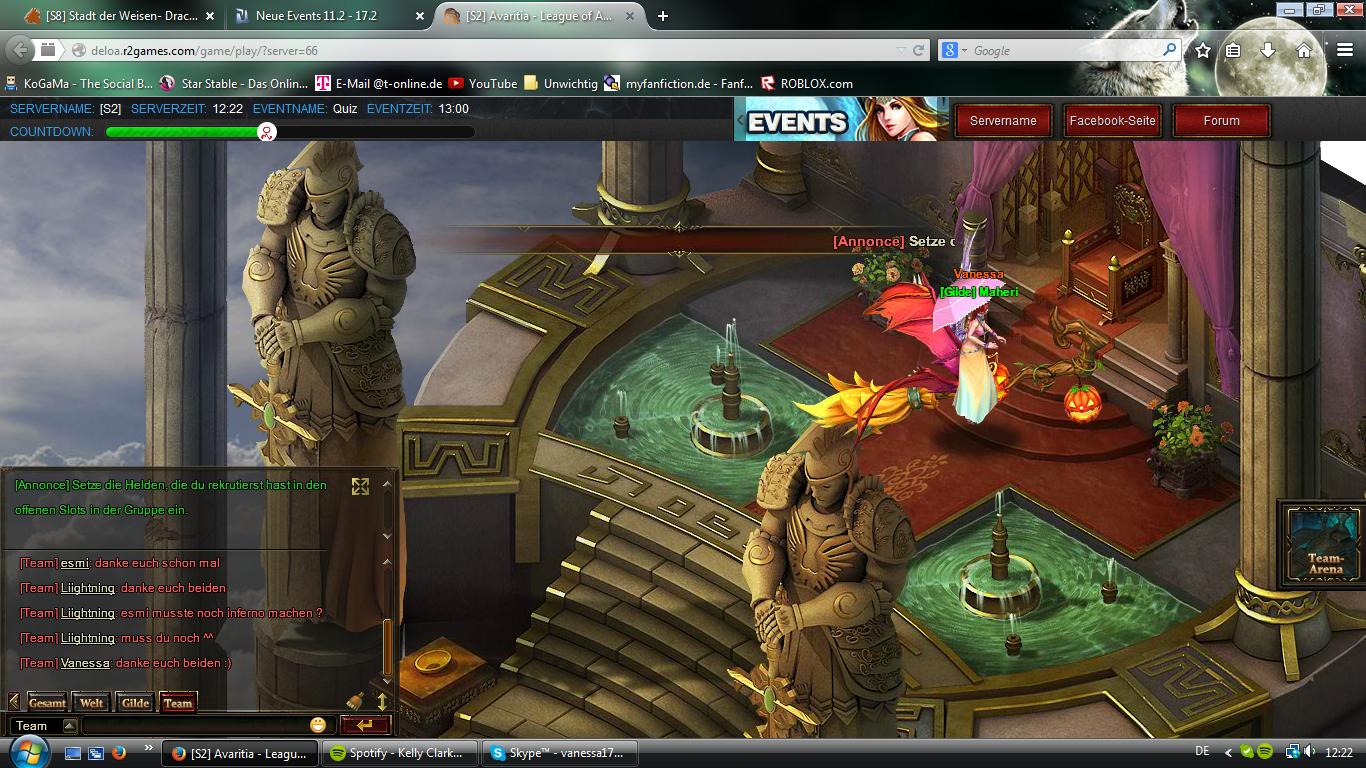Enter the Team-Arena

[x=1325, y=544]
